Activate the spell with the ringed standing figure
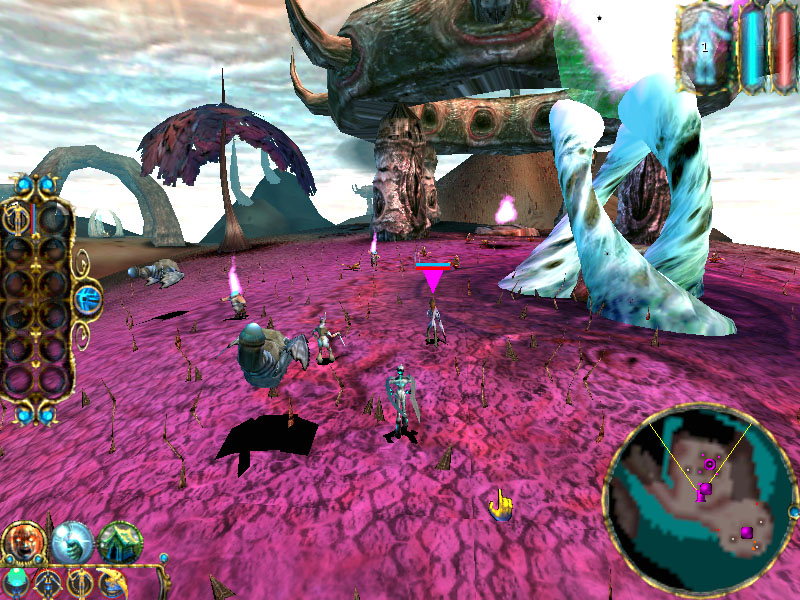This screenshot has height=600, width=800. [80, 583]
